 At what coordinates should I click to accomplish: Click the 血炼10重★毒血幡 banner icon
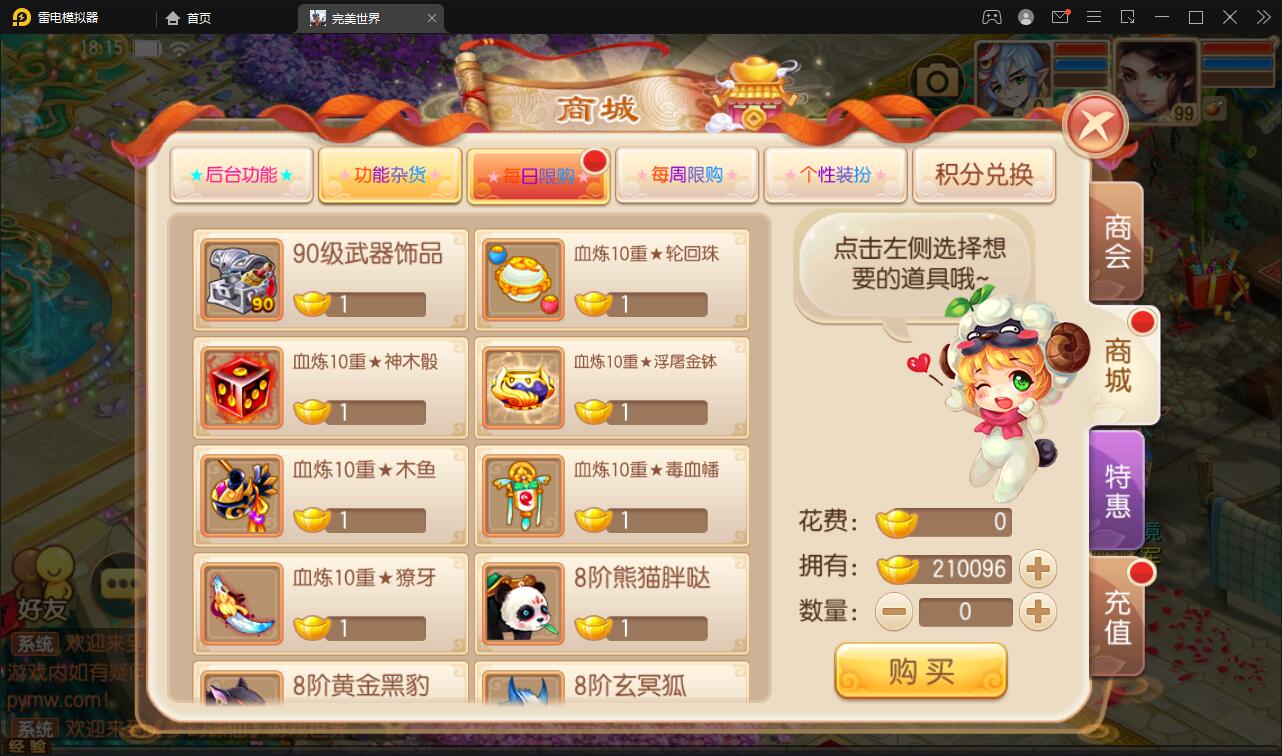tap(523, 495)
